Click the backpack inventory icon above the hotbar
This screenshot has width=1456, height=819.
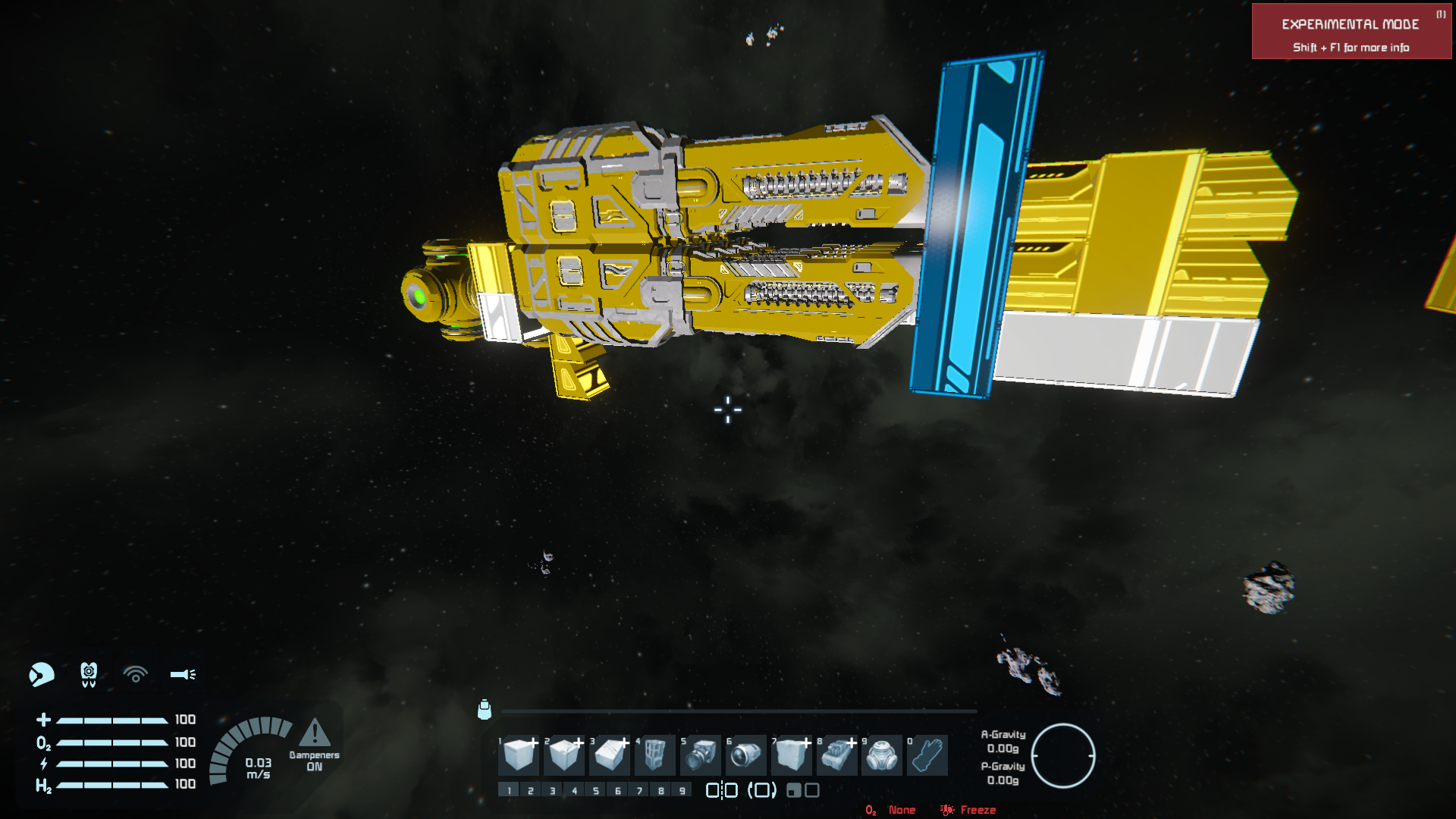point(485,710)
